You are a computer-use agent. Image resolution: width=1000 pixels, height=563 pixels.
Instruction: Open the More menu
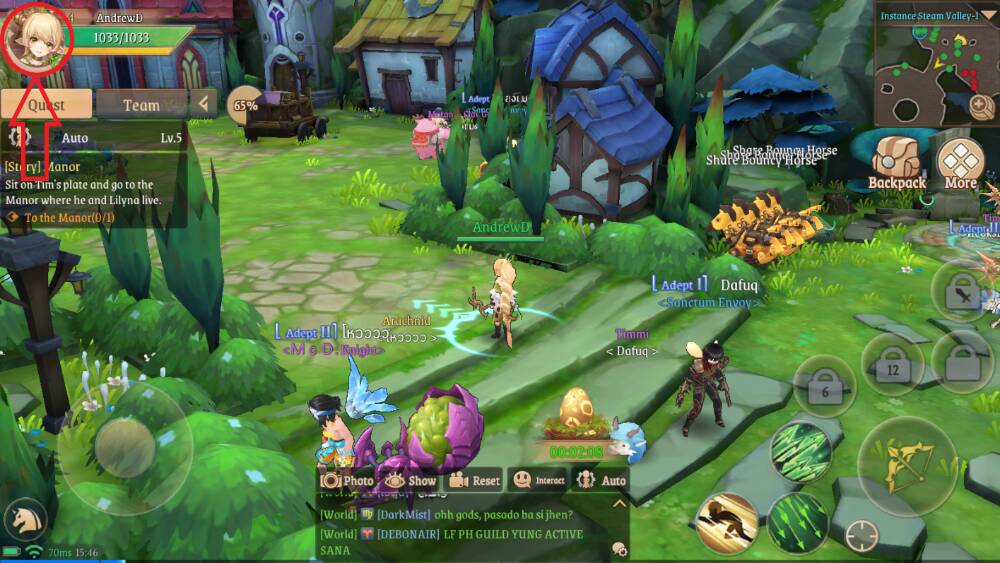pyautogui.click(x=960, y=164)
